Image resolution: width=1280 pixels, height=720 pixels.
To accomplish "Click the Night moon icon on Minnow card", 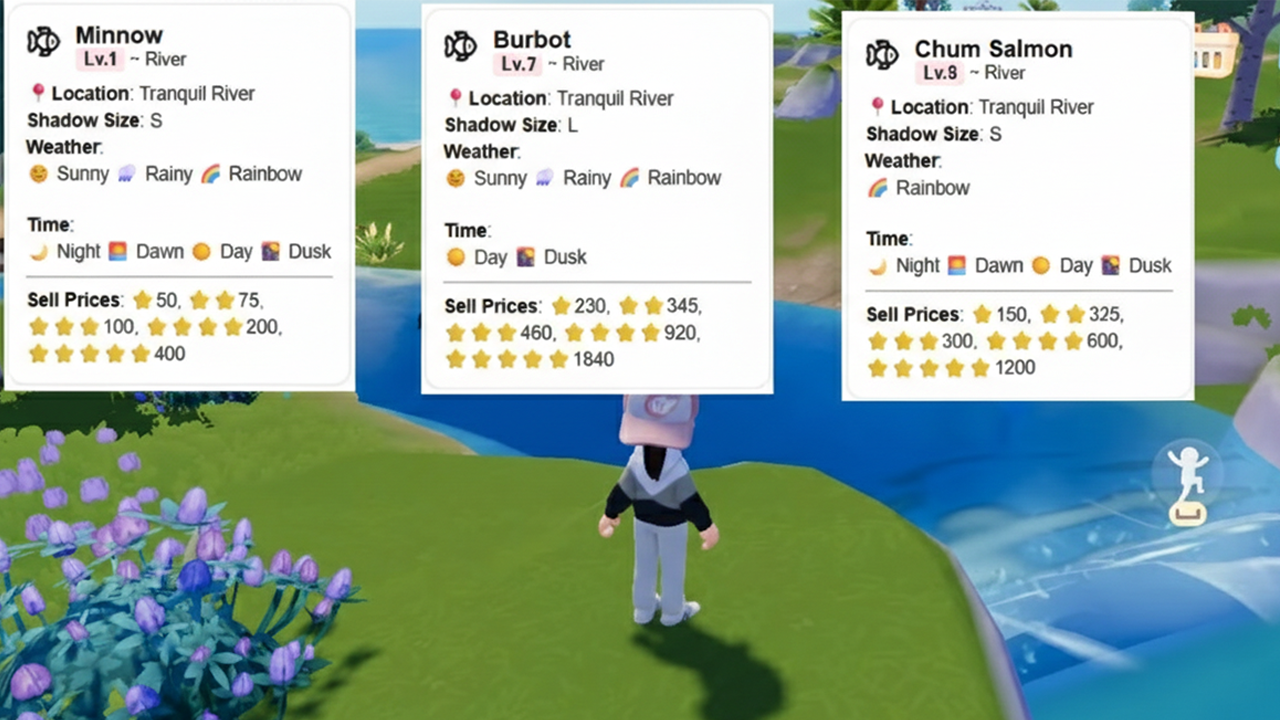I will pos(36,251).
